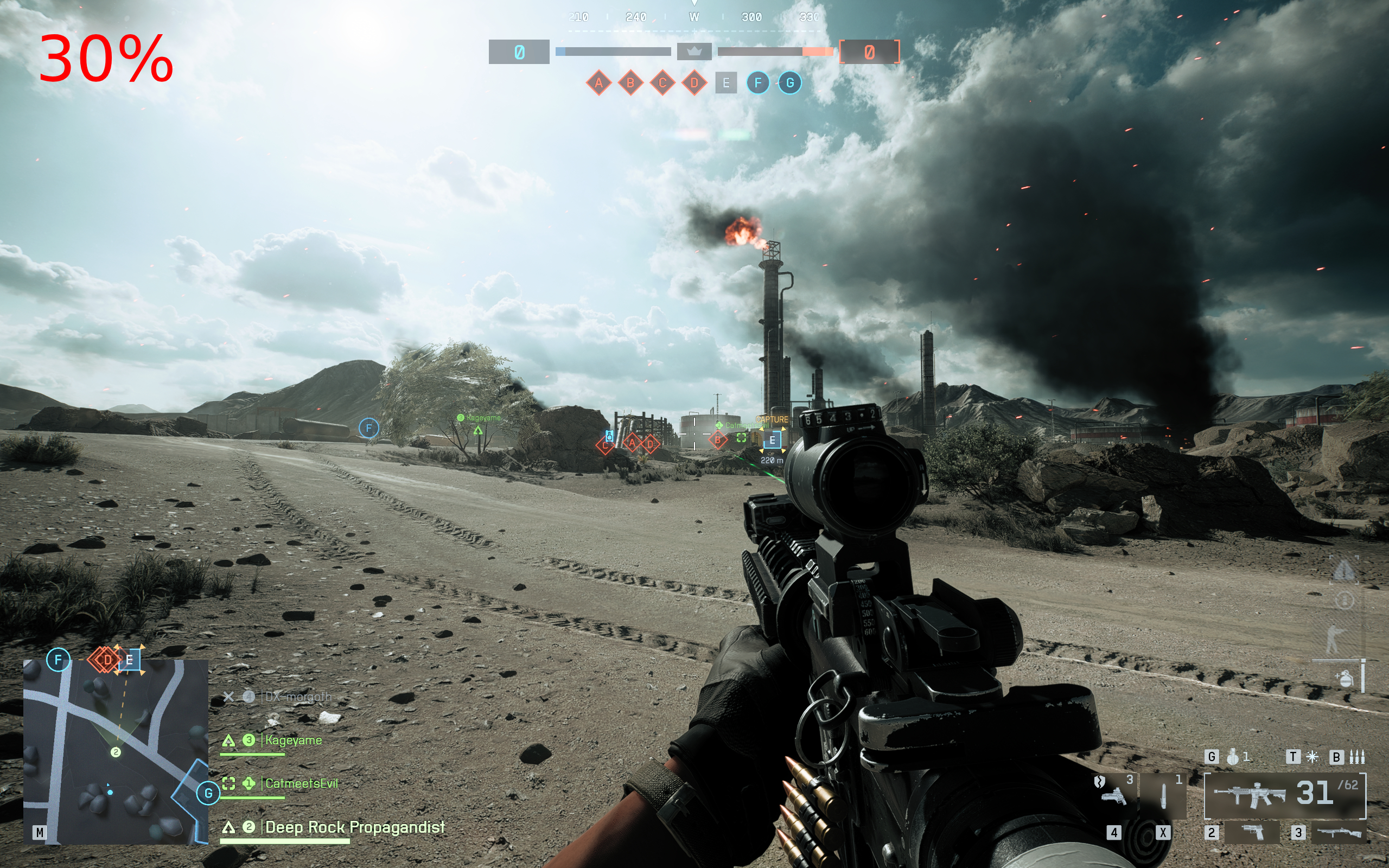Select the flare icon beside the T keybind

pos(1312,757)
